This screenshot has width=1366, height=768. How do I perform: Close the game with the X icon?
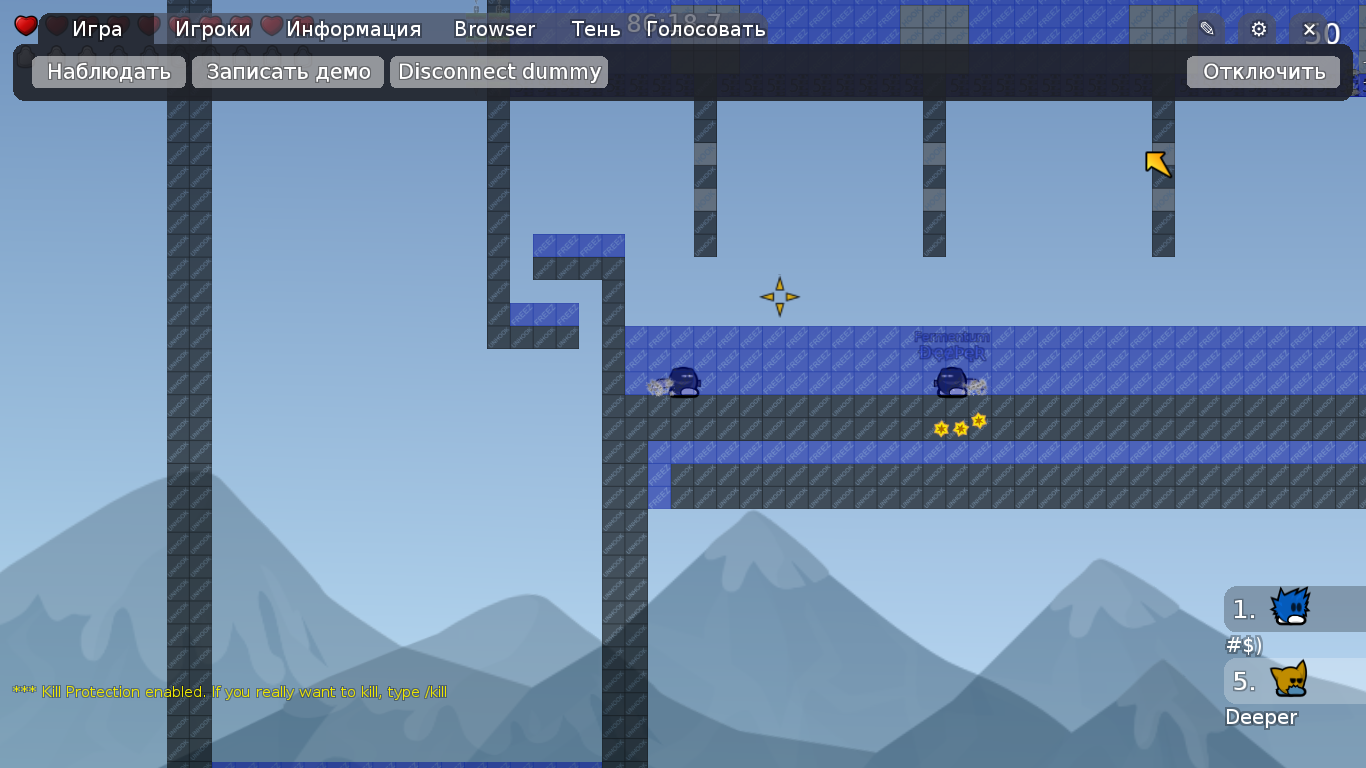click(x=1309, y=29)
